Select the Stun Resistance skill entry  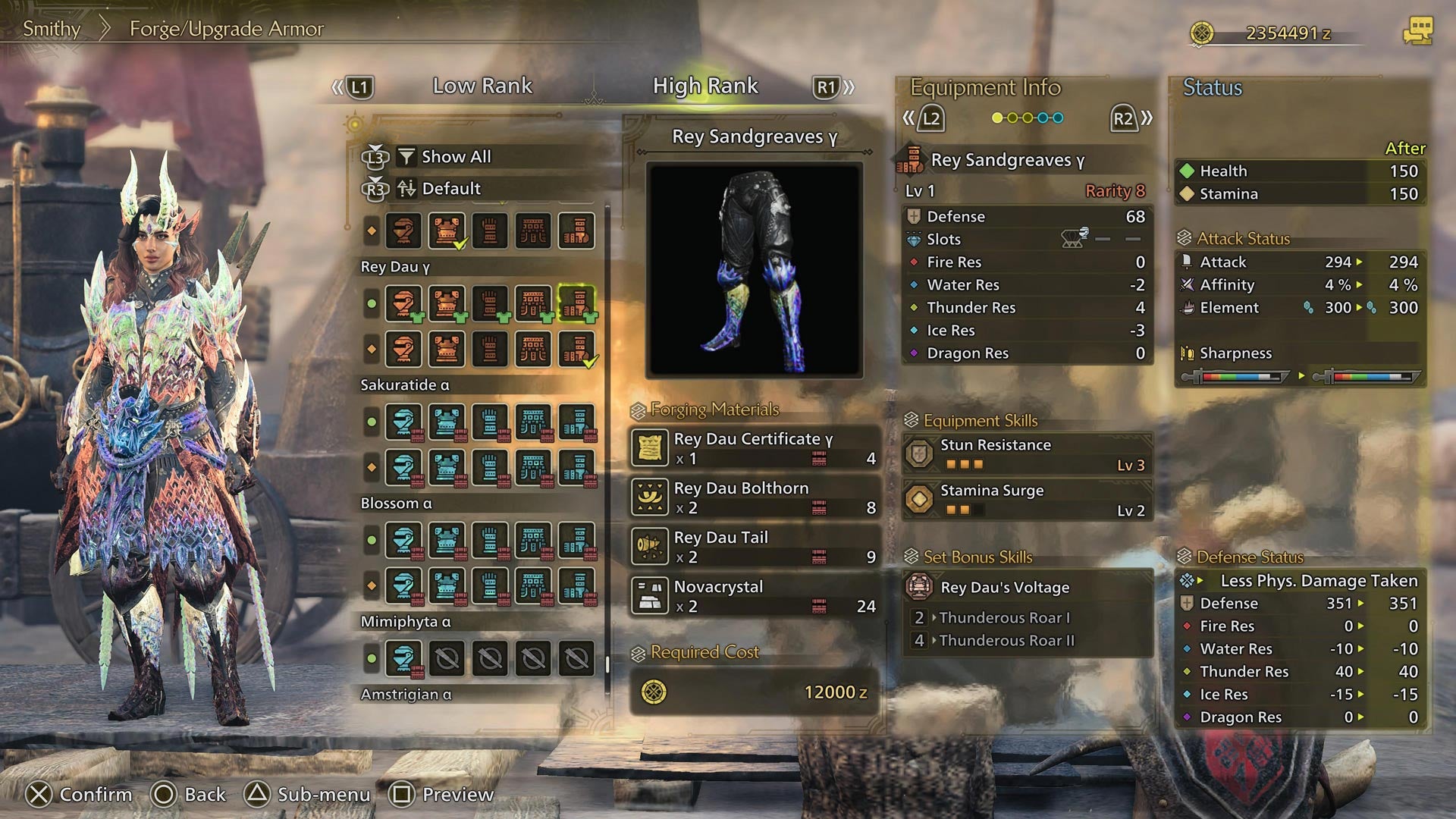click(1028, 454)
